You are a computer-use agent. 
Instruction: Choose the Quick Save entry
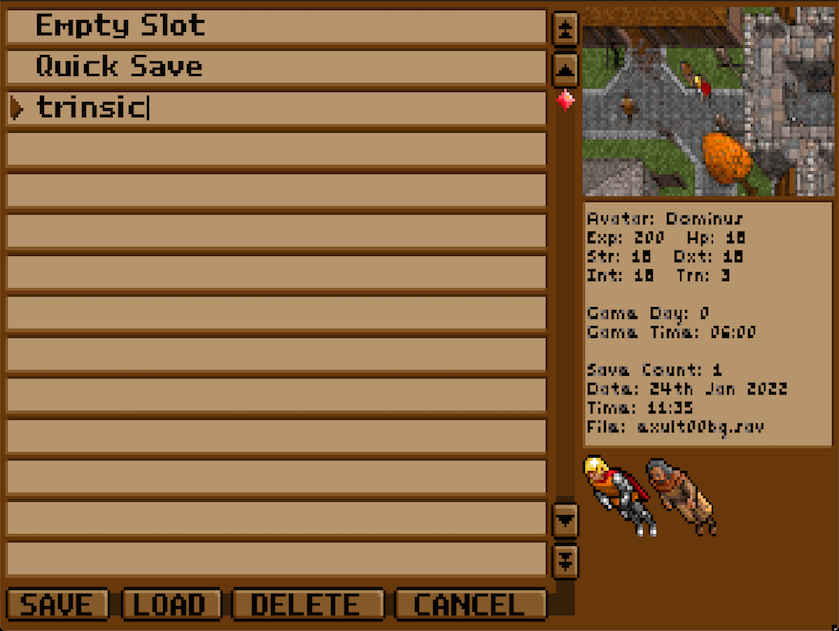point(276,67)
